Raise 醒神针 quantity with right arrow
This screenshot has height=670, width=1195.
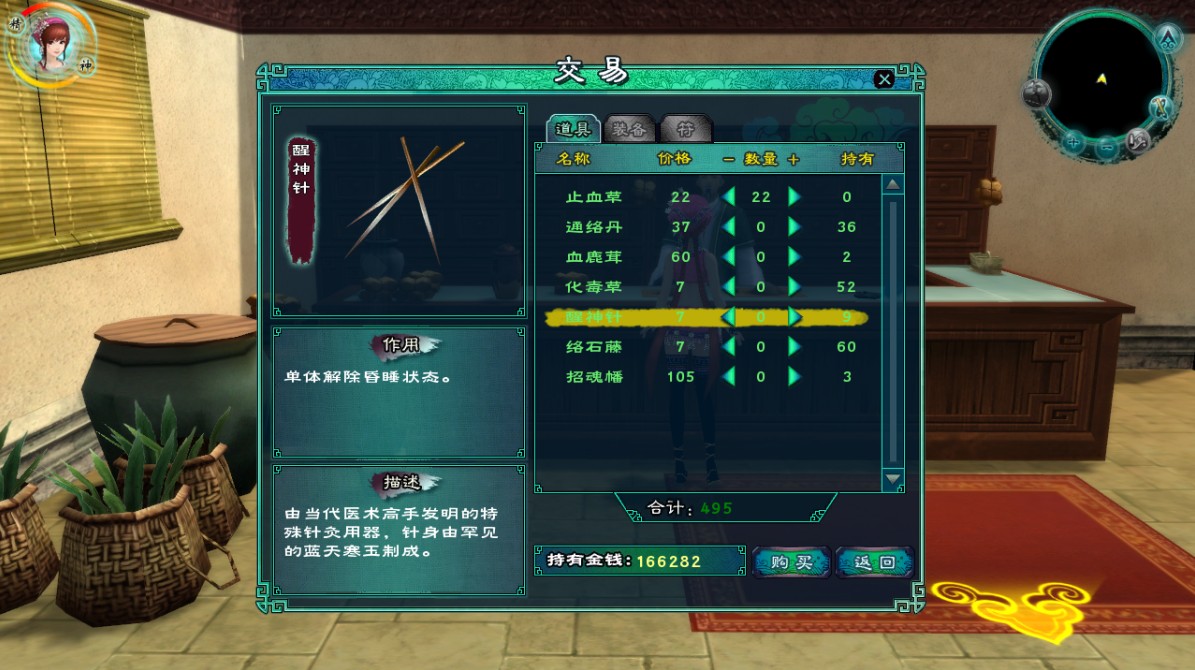795,317
